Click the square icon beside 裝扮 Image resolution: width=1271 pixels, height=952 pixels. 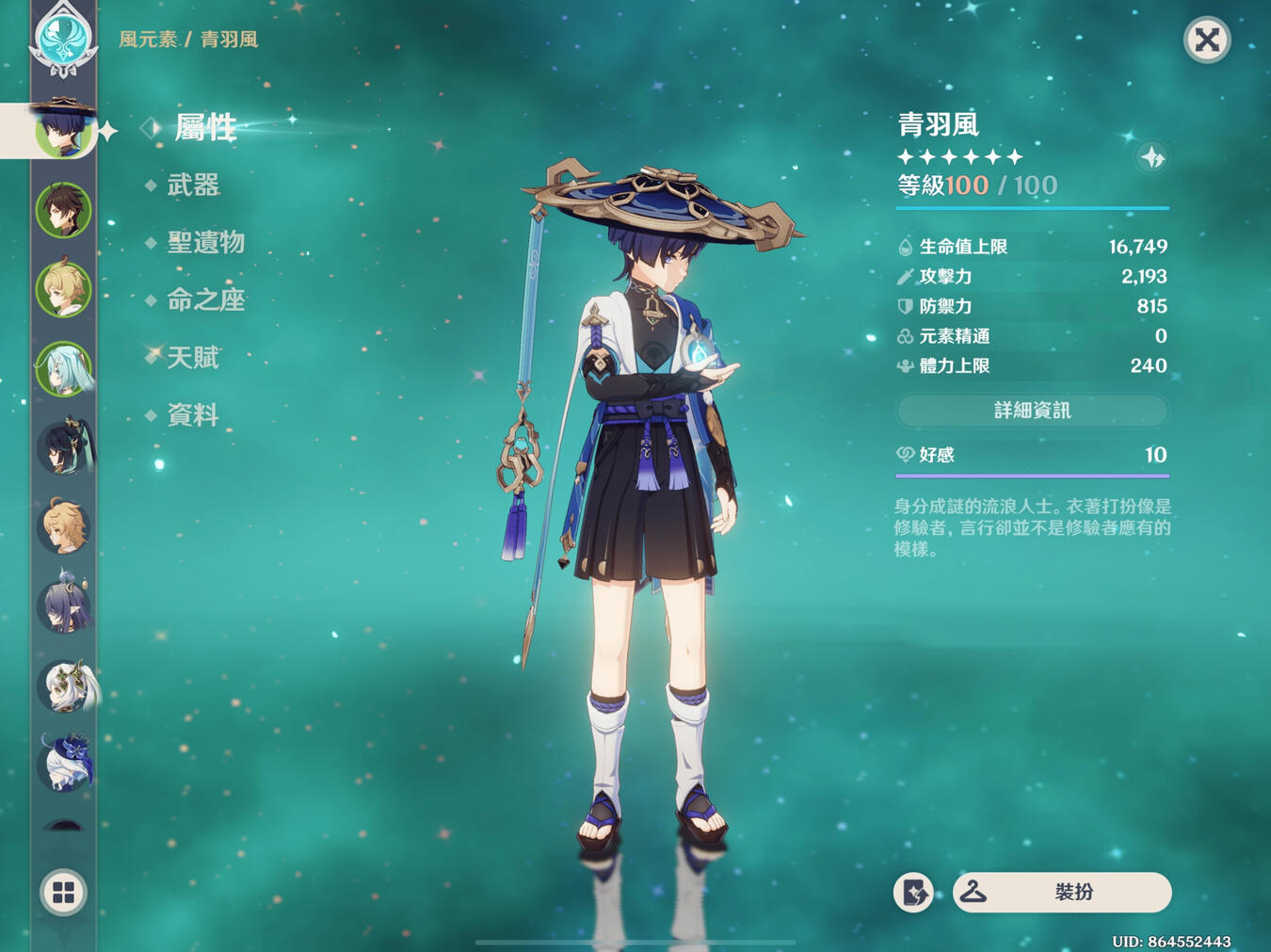click(x=913, y=893)
